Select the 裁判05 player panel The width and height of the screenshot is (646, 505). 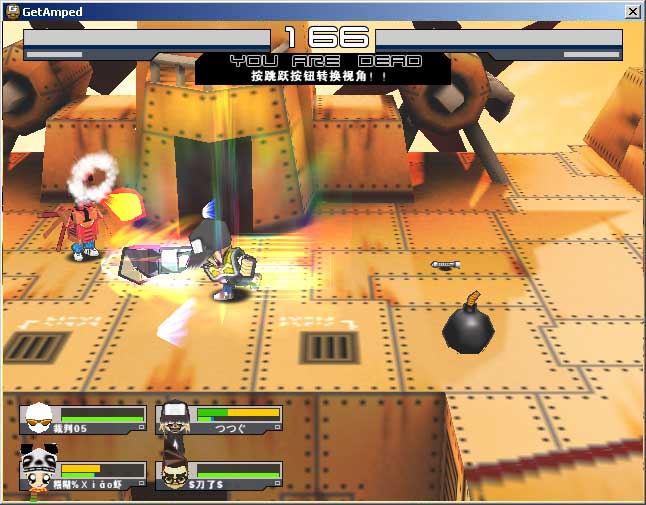[x=83, y=418]
